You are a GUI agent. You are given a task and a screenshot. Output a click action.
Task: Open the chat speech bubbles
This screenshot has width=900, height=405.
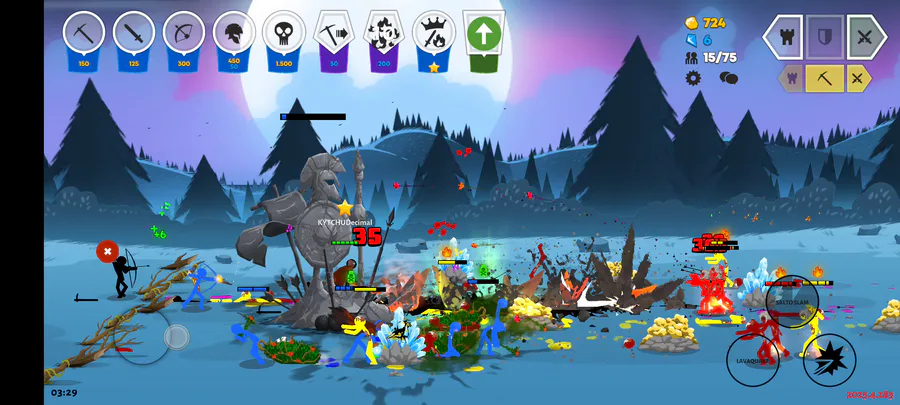pos(728,77)
